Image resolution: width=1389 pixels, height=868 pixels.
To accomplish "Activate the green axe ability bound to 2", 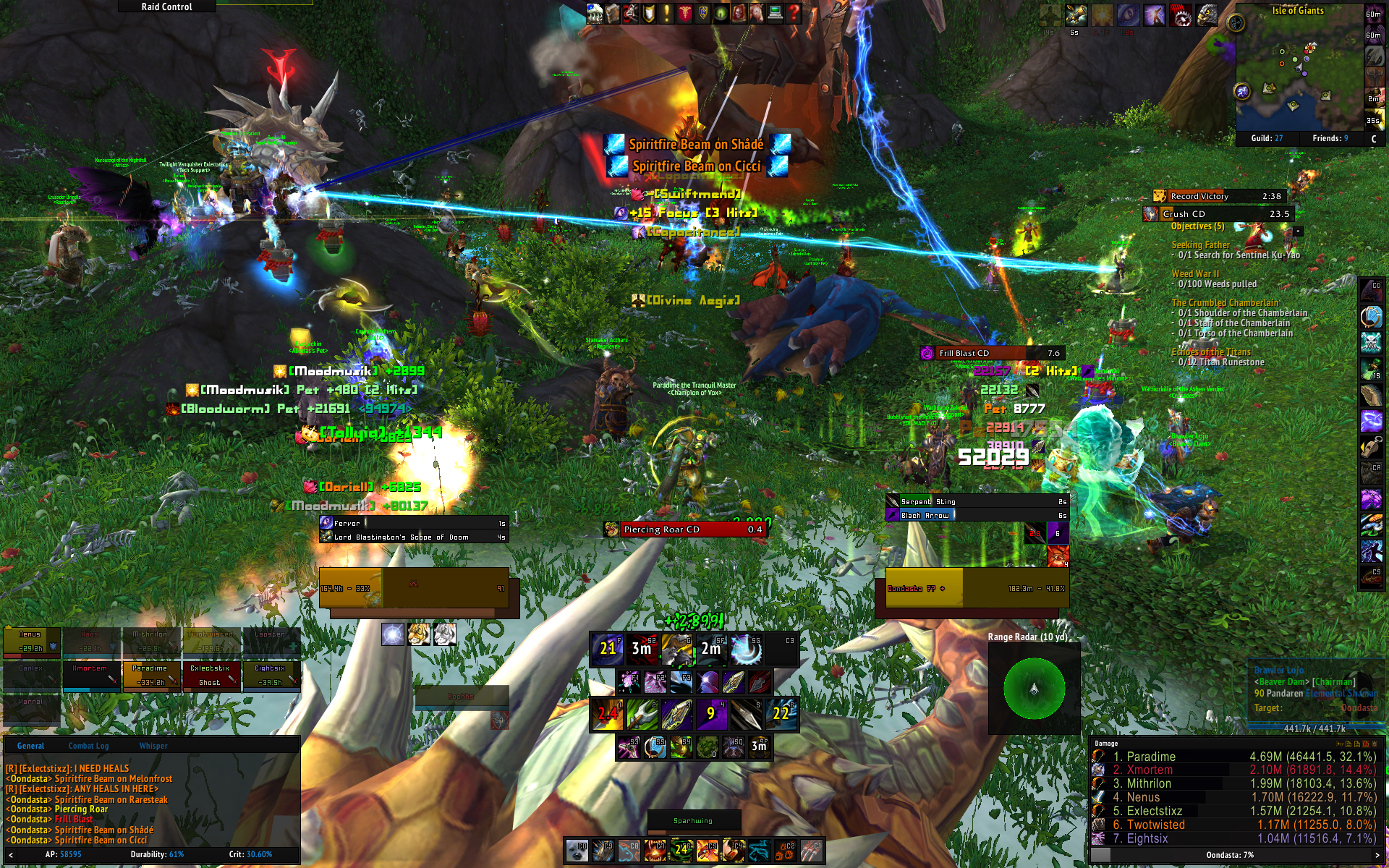I will pos(642,714).
